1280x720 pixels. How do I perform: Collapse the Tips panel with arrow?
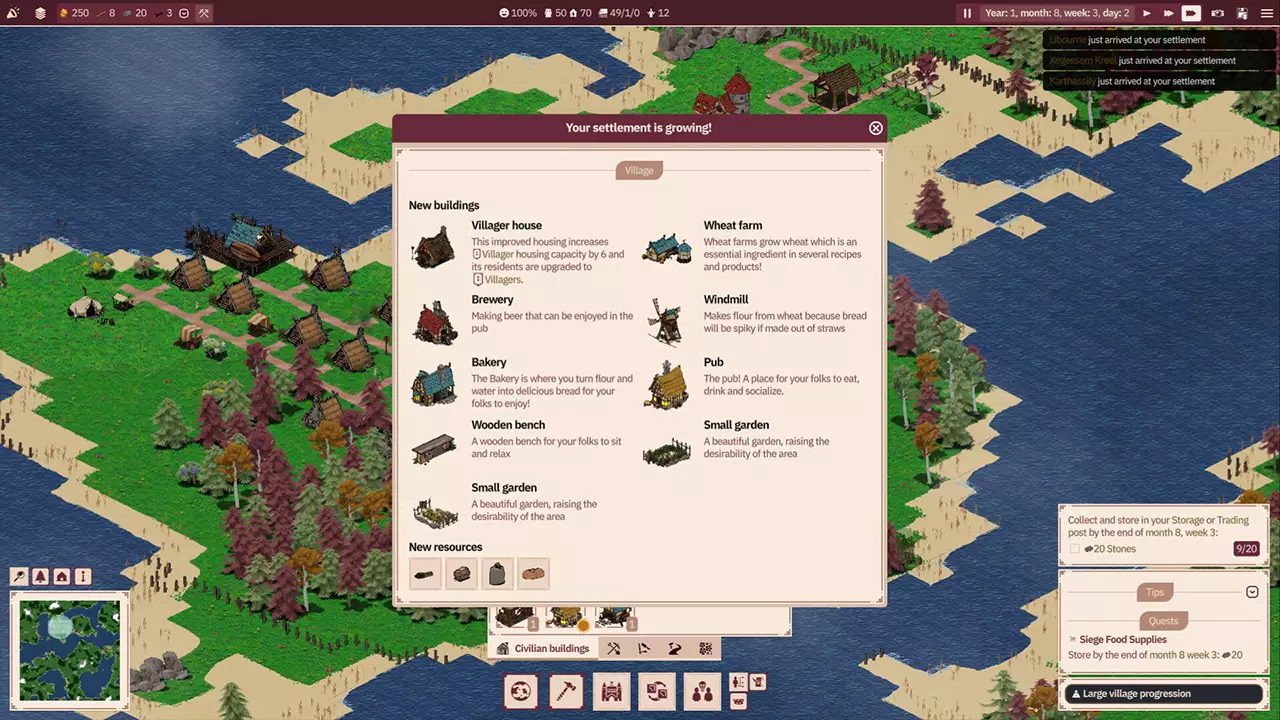(x=1252, y=592)
